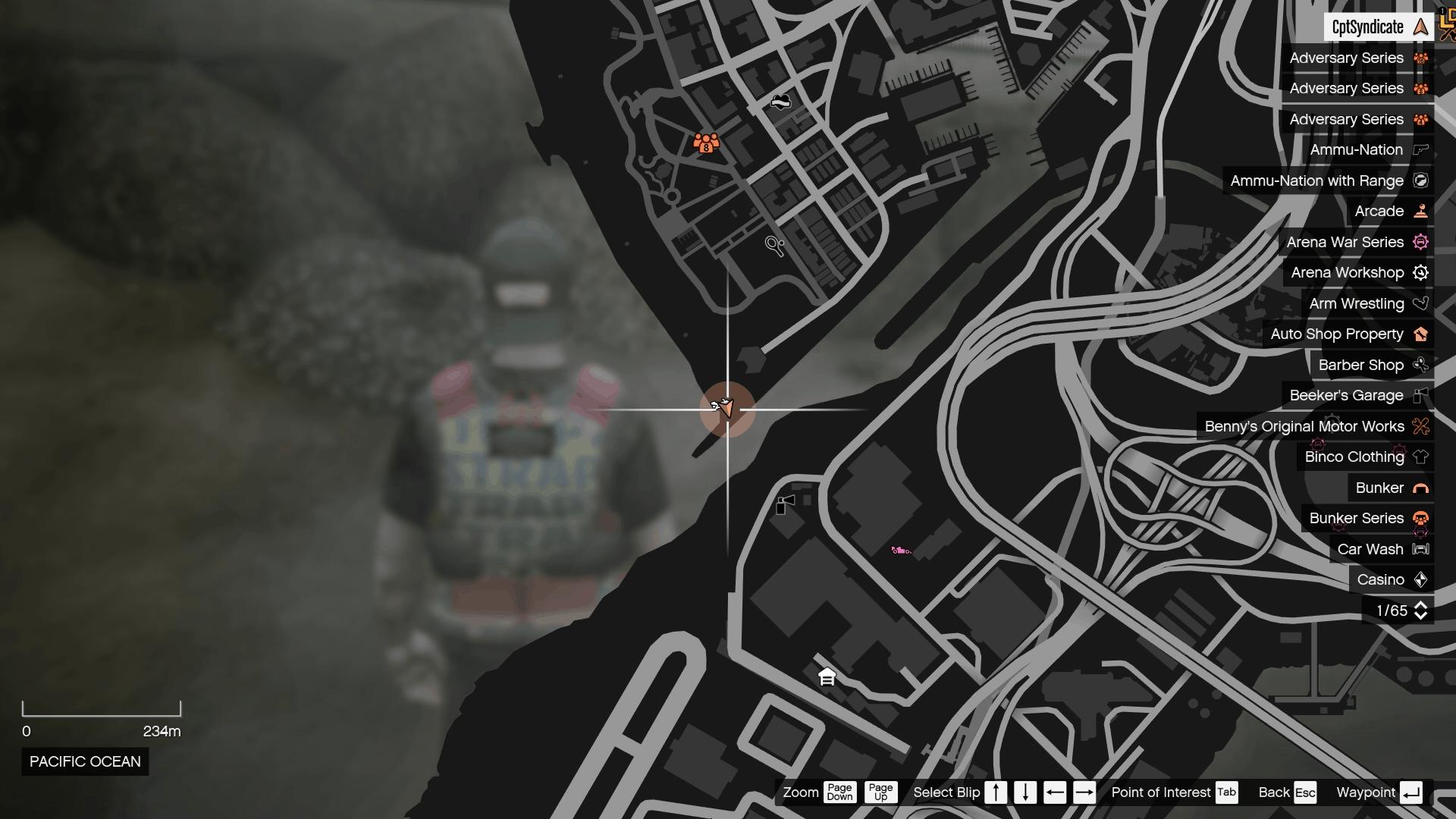The width and height of the screenshot is (1456, 819).
Task: Click the house blip near the runway
Action: [x=827, y=677]
